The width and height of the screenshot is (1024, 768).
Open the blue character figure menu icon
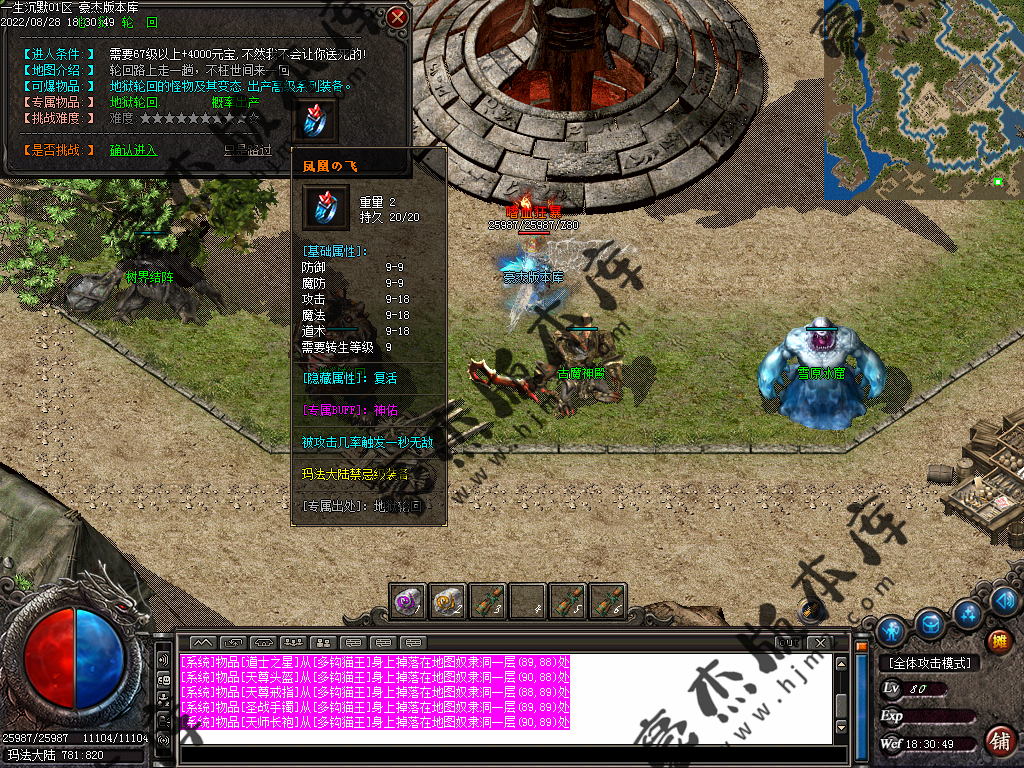click(x=892, y=630)
